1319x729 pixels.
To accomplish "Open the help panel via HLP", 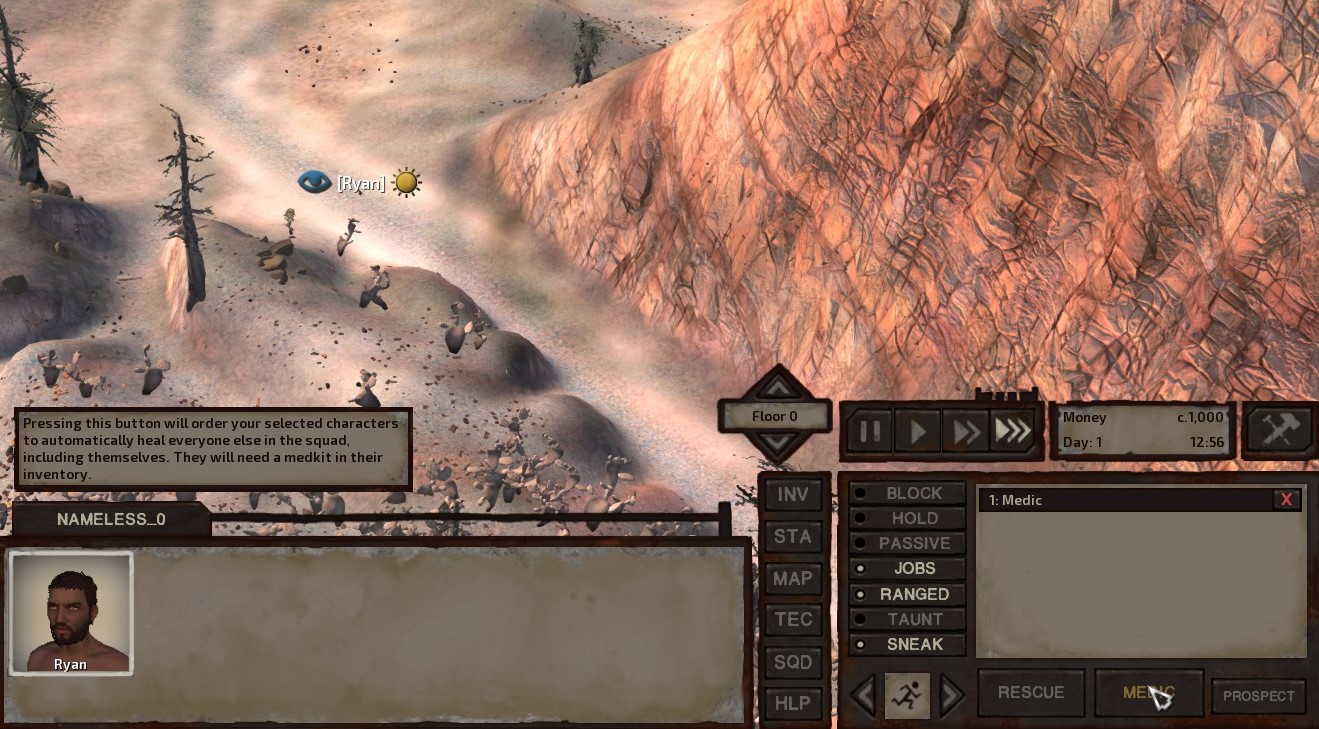I will click(792, 703).
